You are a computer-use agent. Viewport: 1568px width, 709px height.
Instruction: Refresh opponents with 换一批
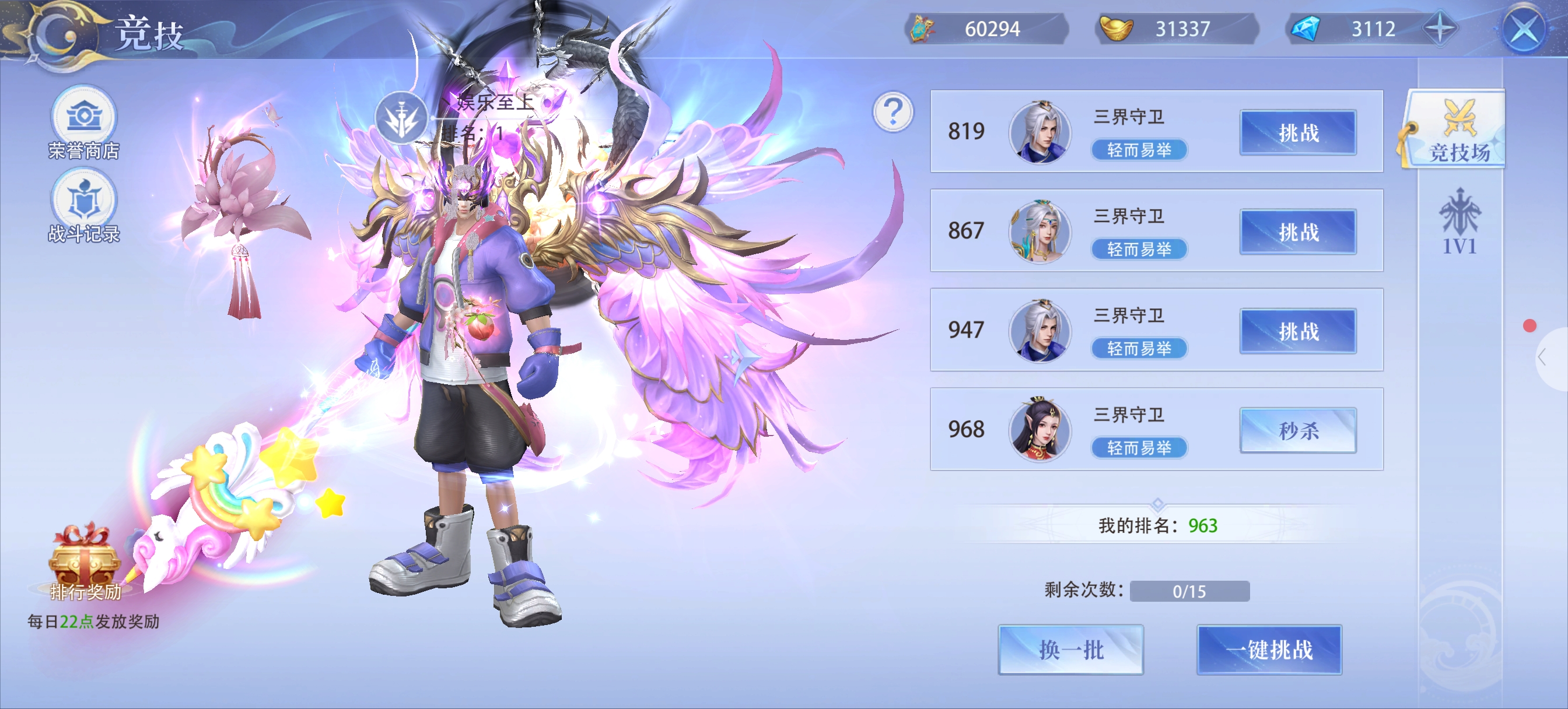[1070, 650]
